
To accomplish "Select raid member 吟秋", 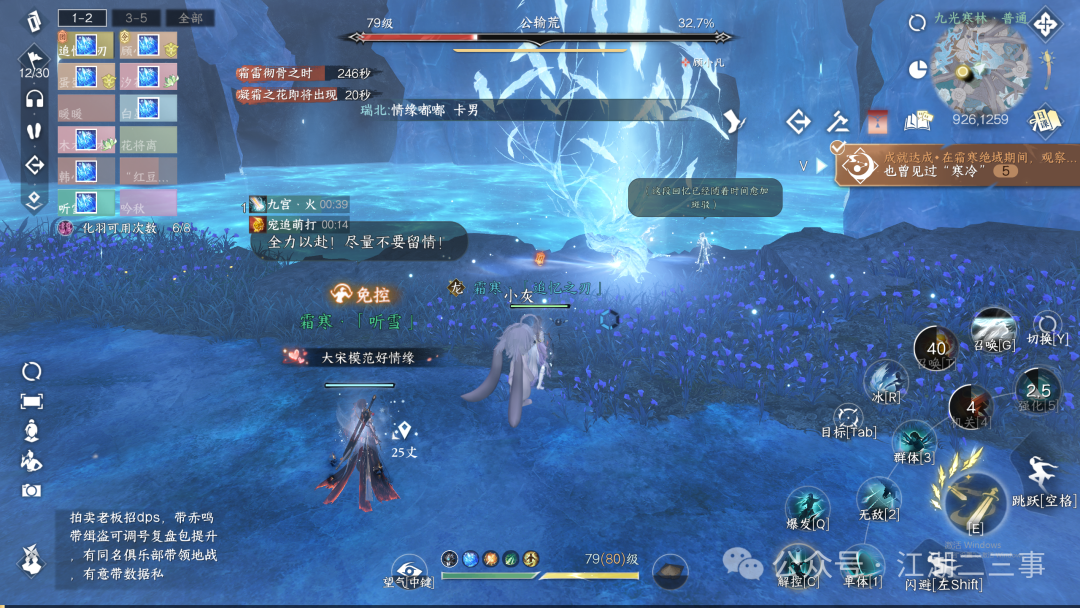I will [x=148, y=203].
